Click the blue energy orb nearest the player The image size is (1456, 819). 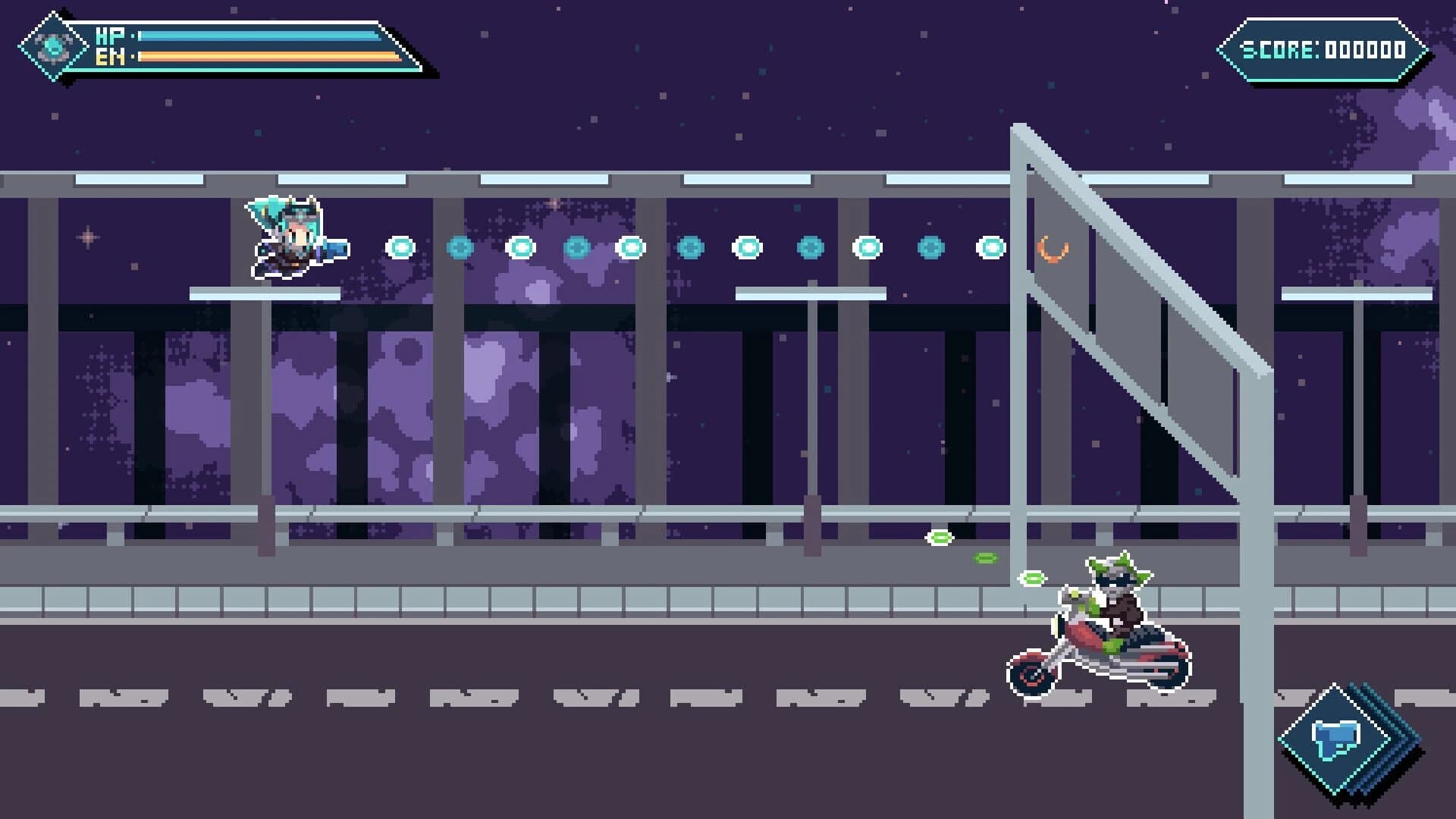tap(400, 246)
